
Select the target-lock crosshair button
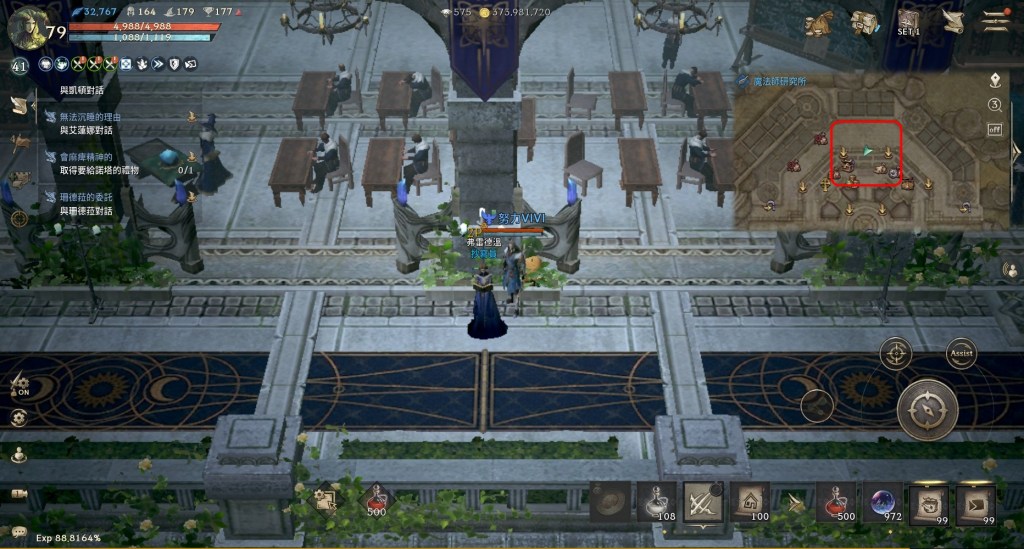click(896, 353)
